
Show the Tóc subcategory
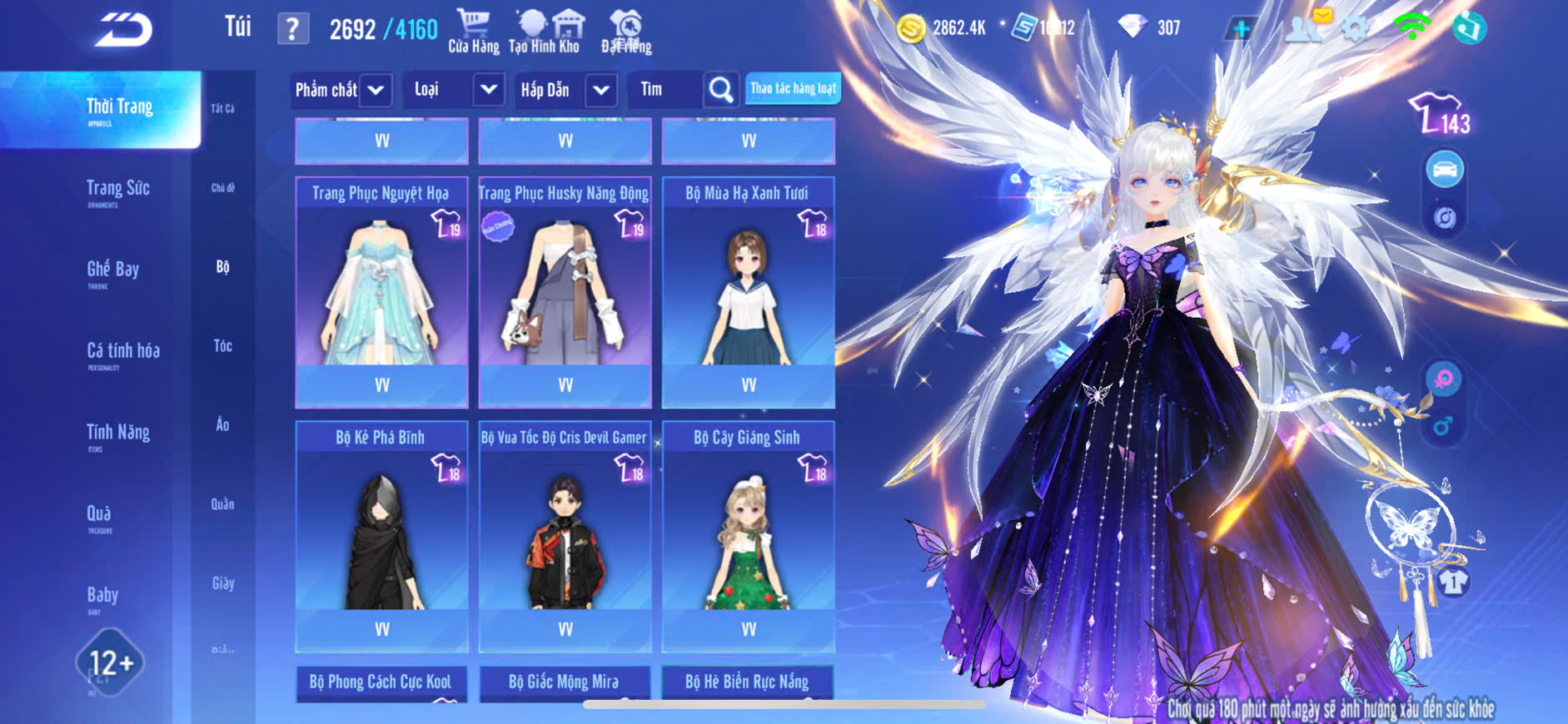click(x=222, y=345)
